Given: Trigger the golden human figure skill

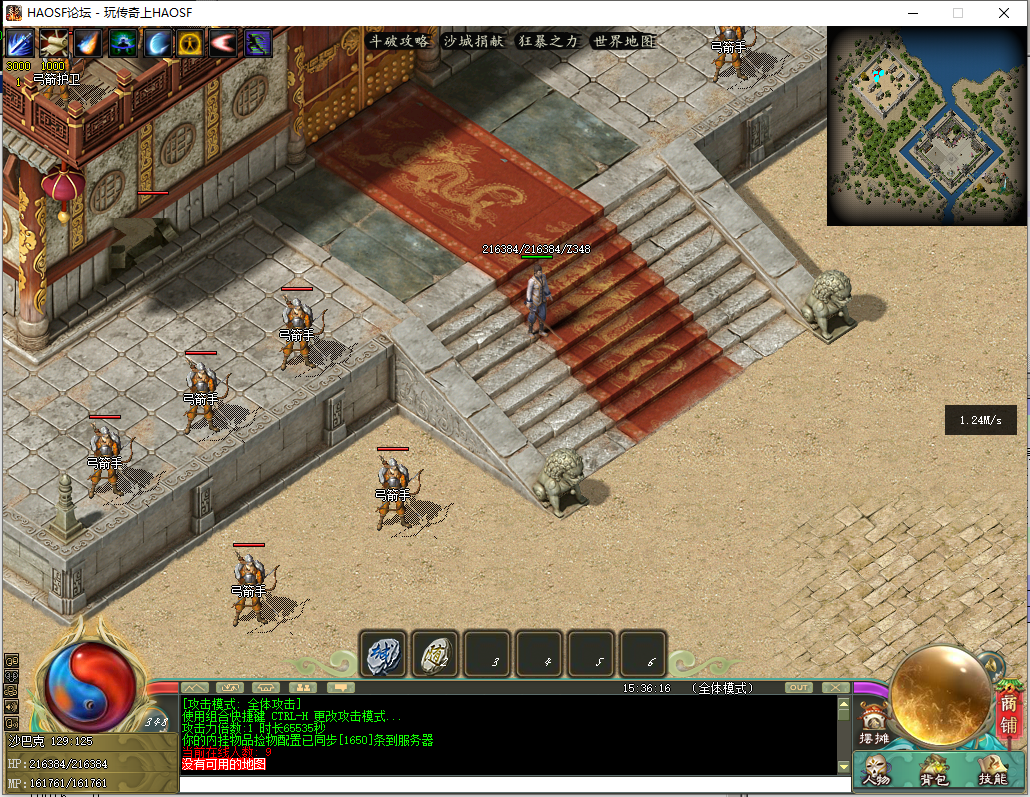Looking at the screenshot, I should 191,43.
